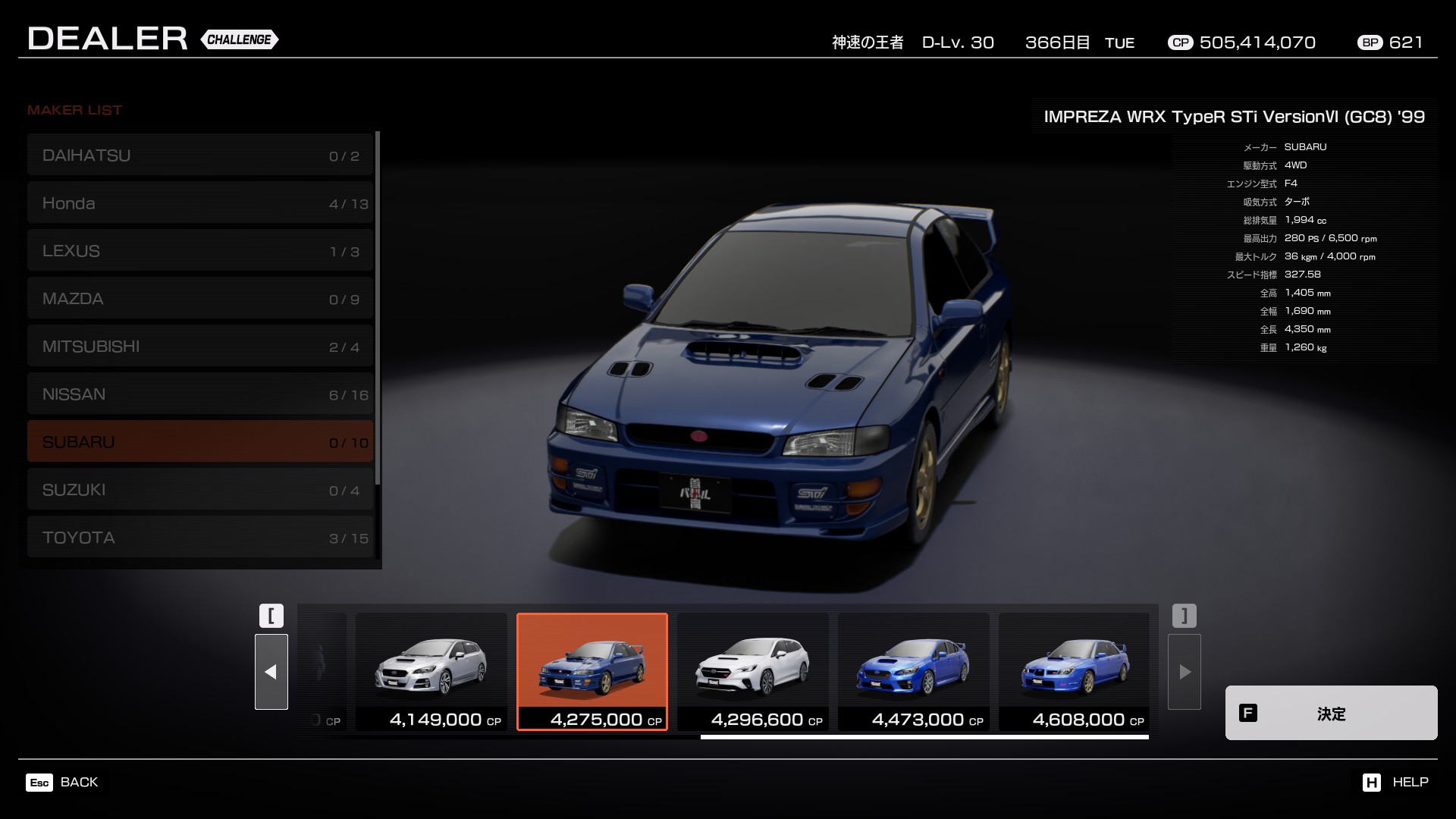Open the TOYOTA maker entry
The width and height of the screenshot is (1456, 819).
point(200,538)
